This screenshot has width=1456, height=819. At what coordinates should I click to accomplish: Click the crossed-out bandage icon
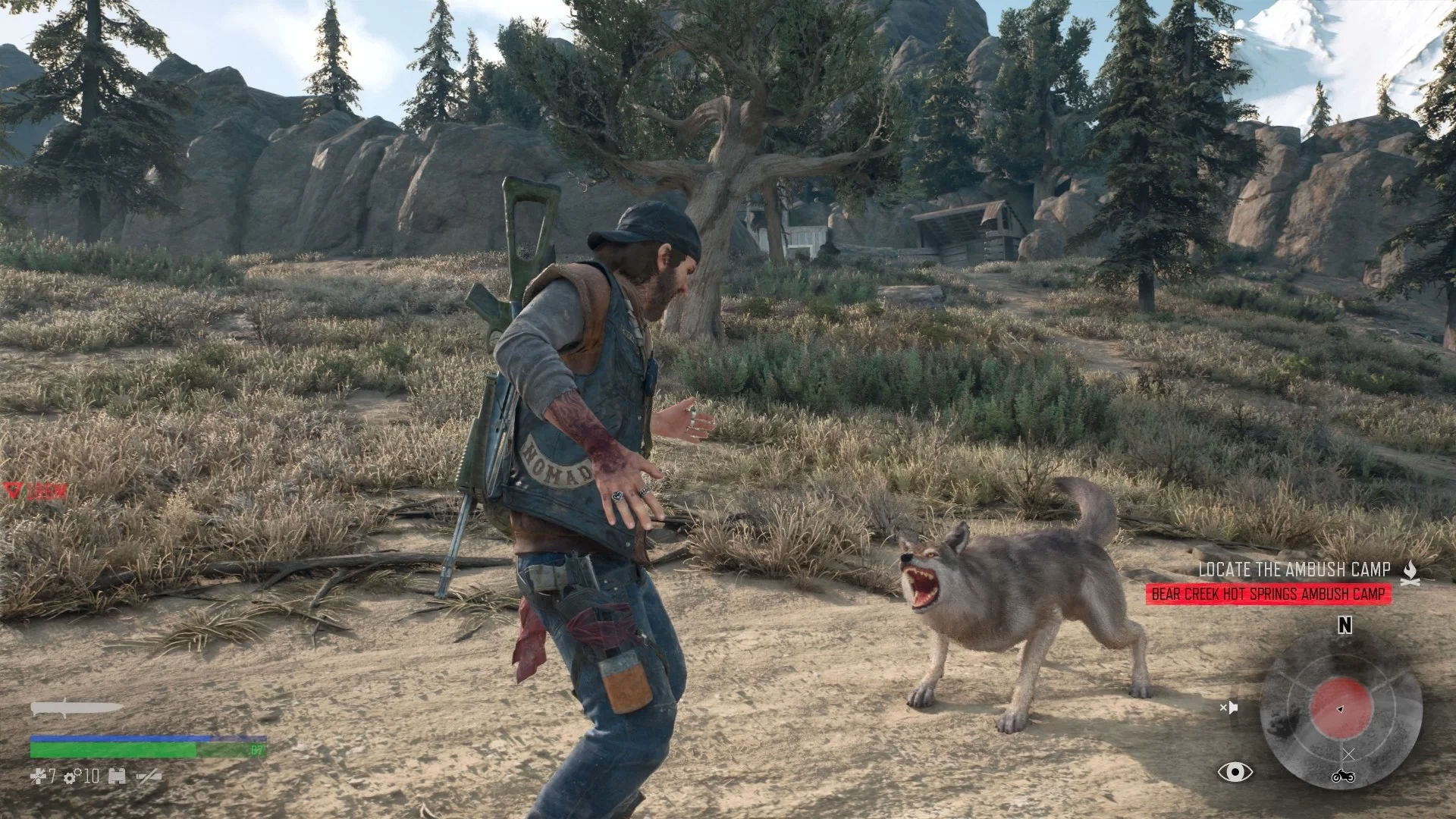point(148,776)
